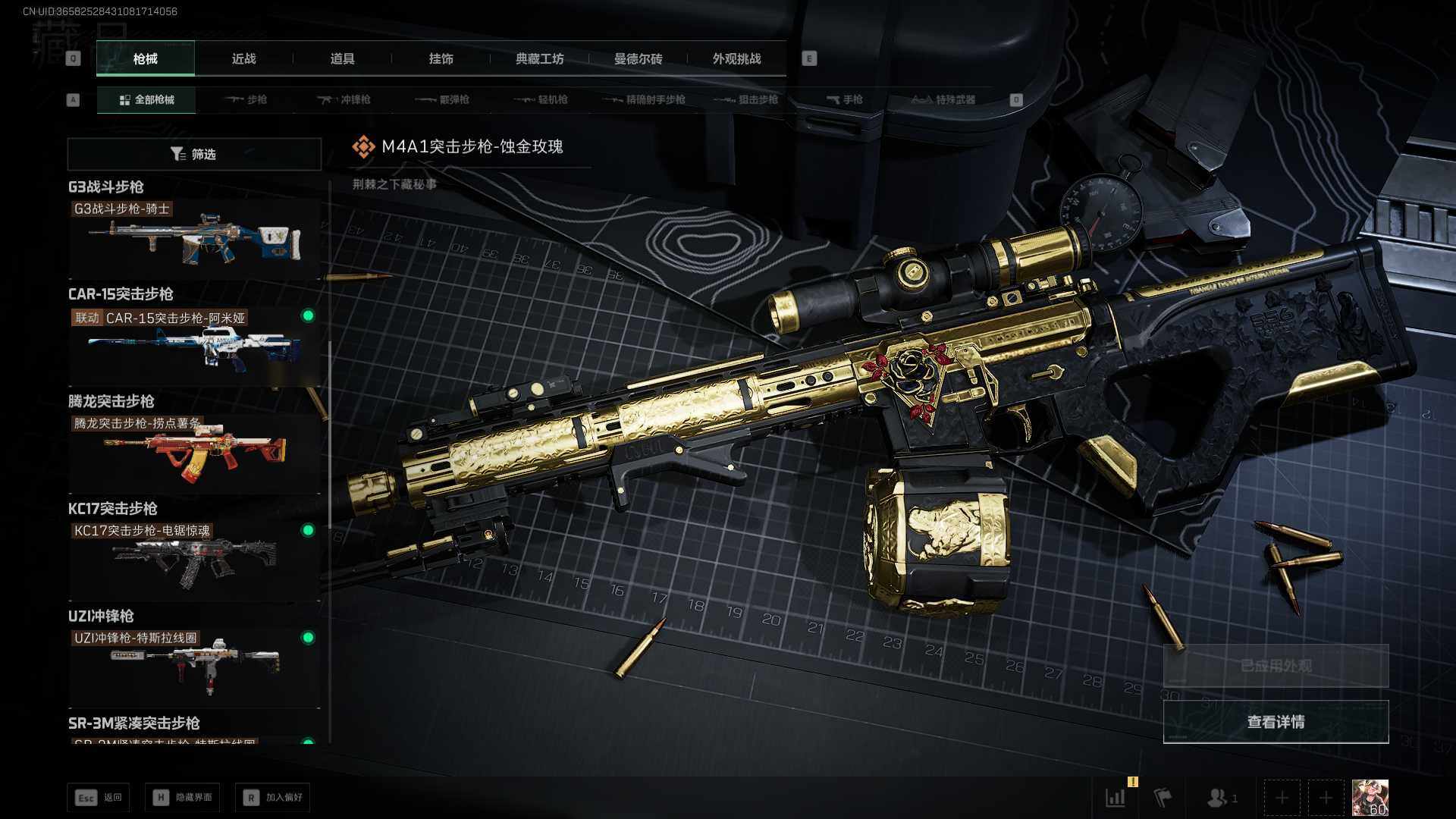Open the 筛选 filter button
The image size is (1456, 819).
(194, 155)
